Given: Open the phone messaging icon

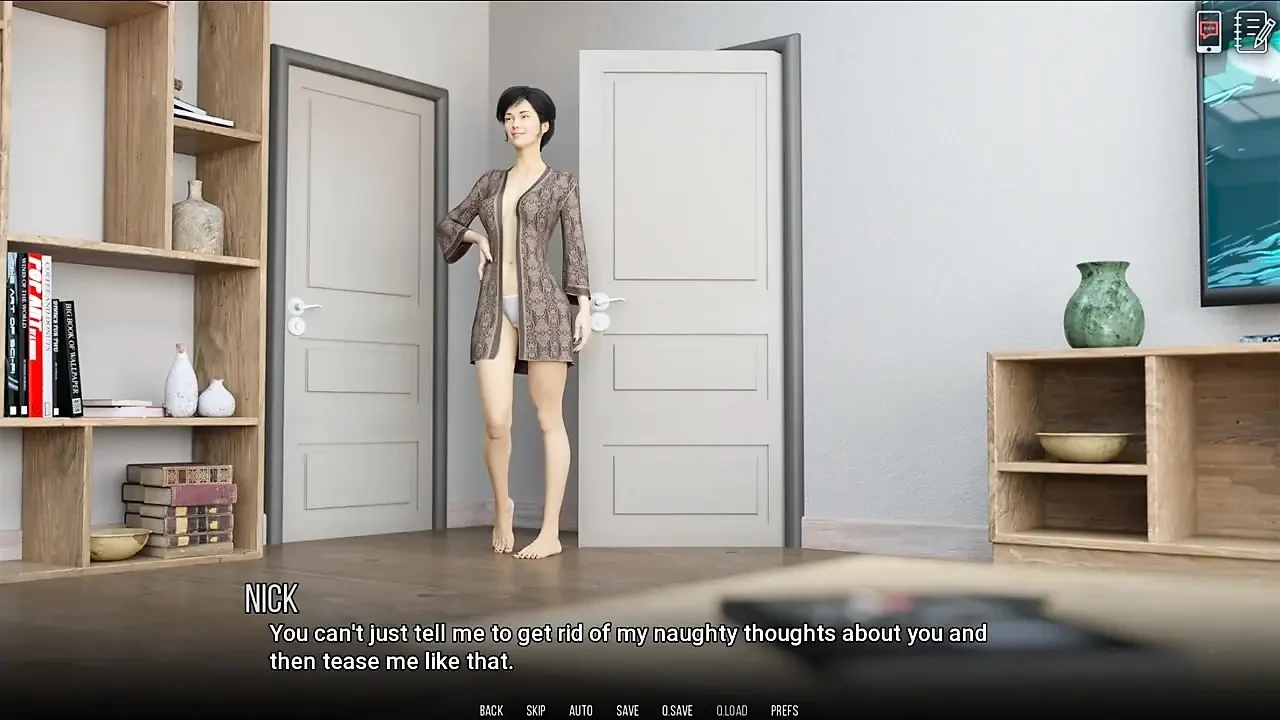Looking at the screenshot, I should [1209, 33].
